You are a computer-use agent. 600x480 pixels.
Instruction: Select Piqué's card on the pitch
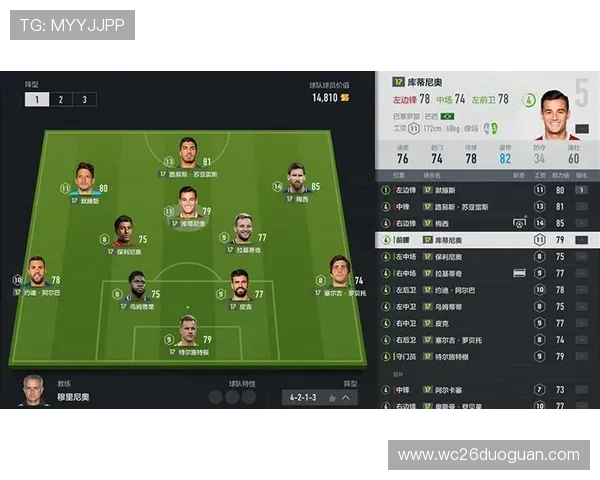[240, 287]
